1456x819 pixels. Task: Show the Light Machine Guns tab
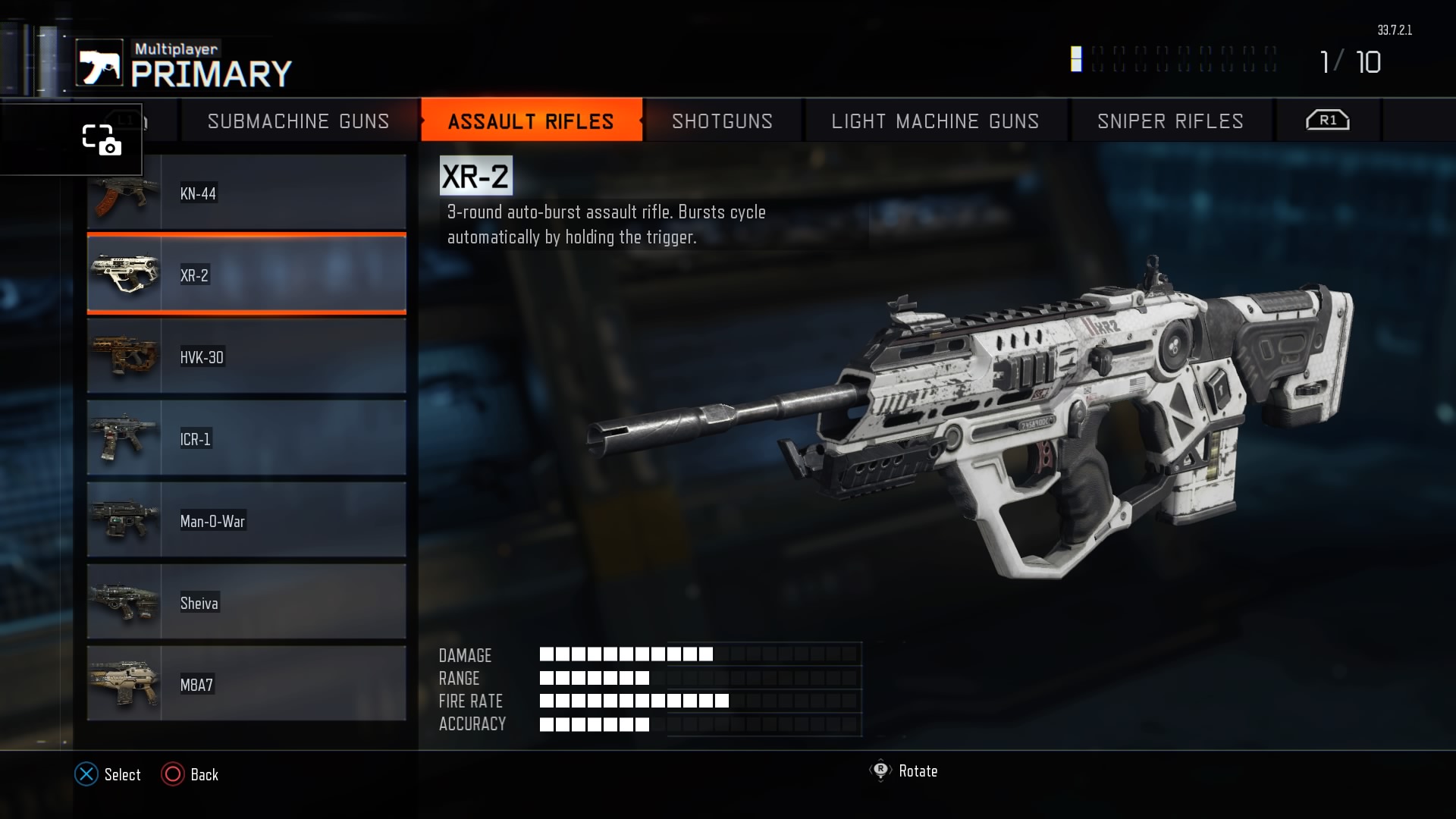point(935,121)
